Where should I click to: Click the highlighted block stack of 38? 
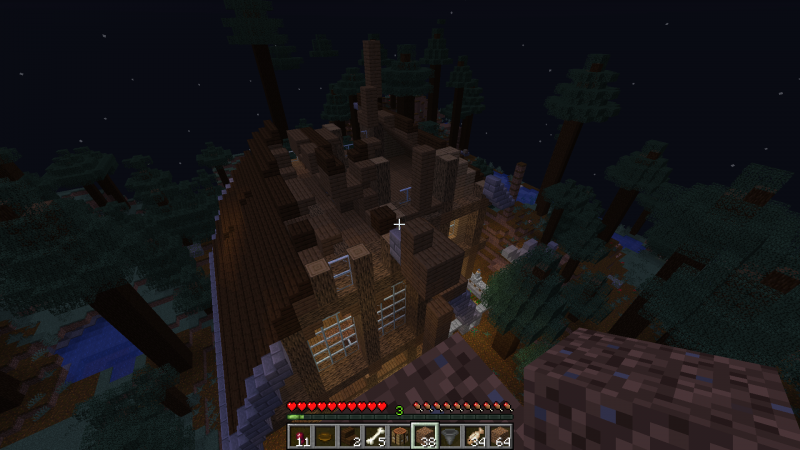(425, 436)
